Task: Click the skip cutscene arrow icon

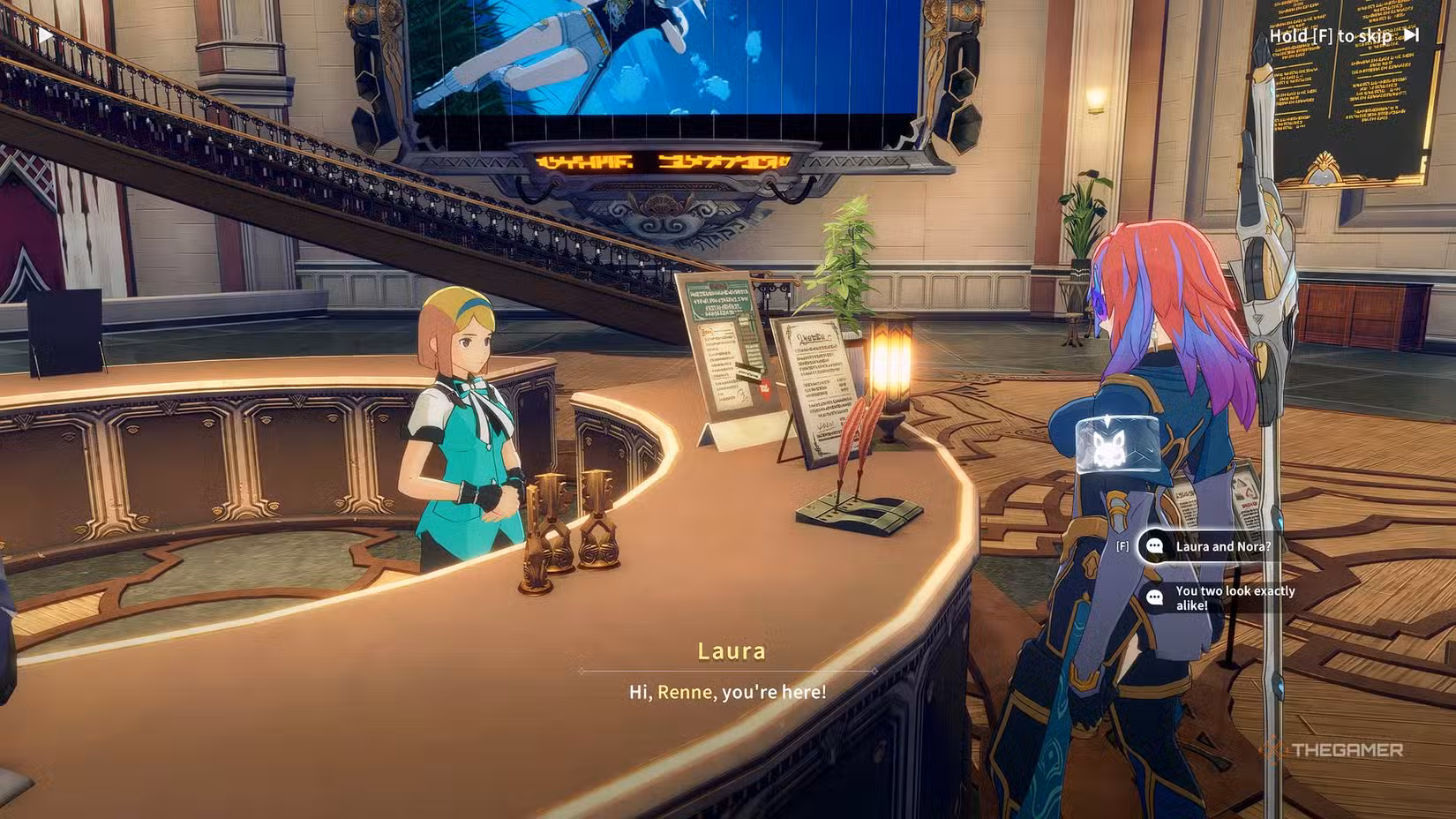Action: click(x=1412, y=35)
